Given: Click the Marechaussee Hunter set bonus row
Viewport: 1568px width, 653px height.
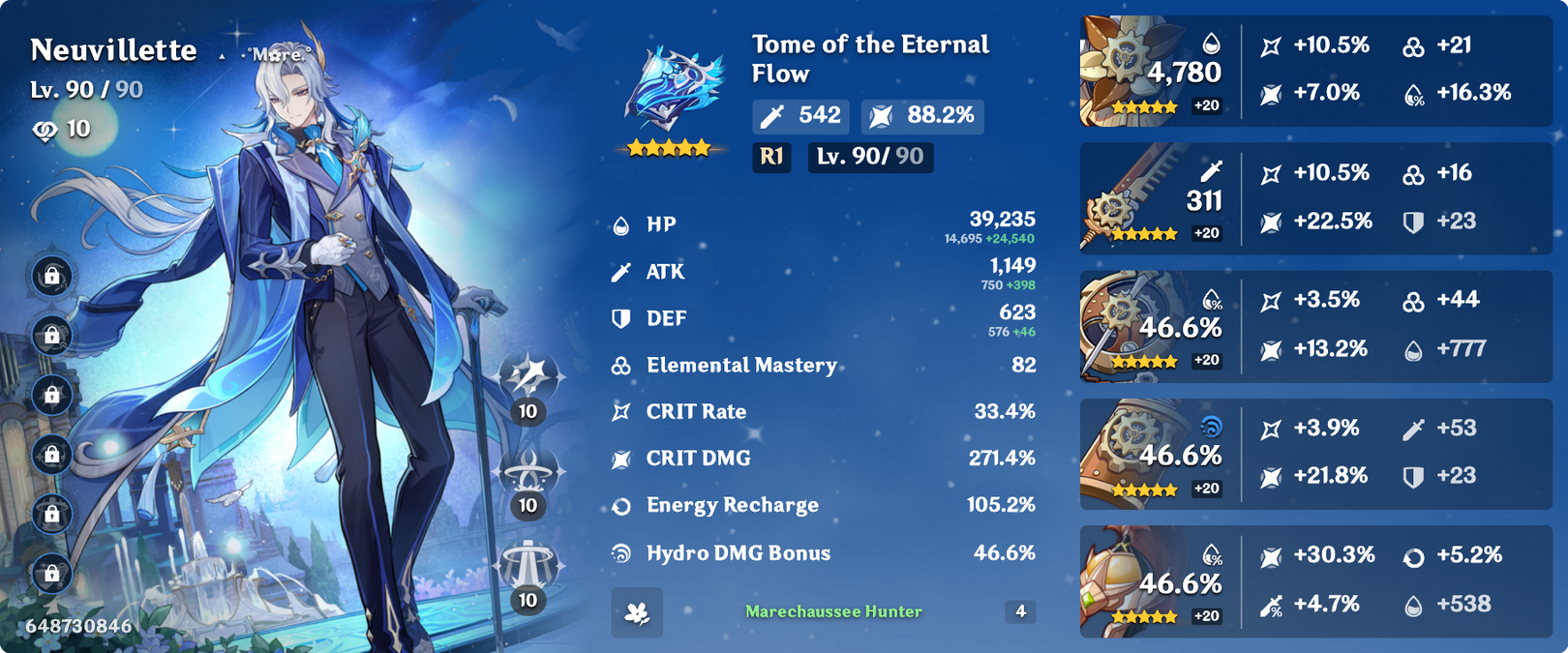Looking at the screenshot, I should tap(833, 611).
